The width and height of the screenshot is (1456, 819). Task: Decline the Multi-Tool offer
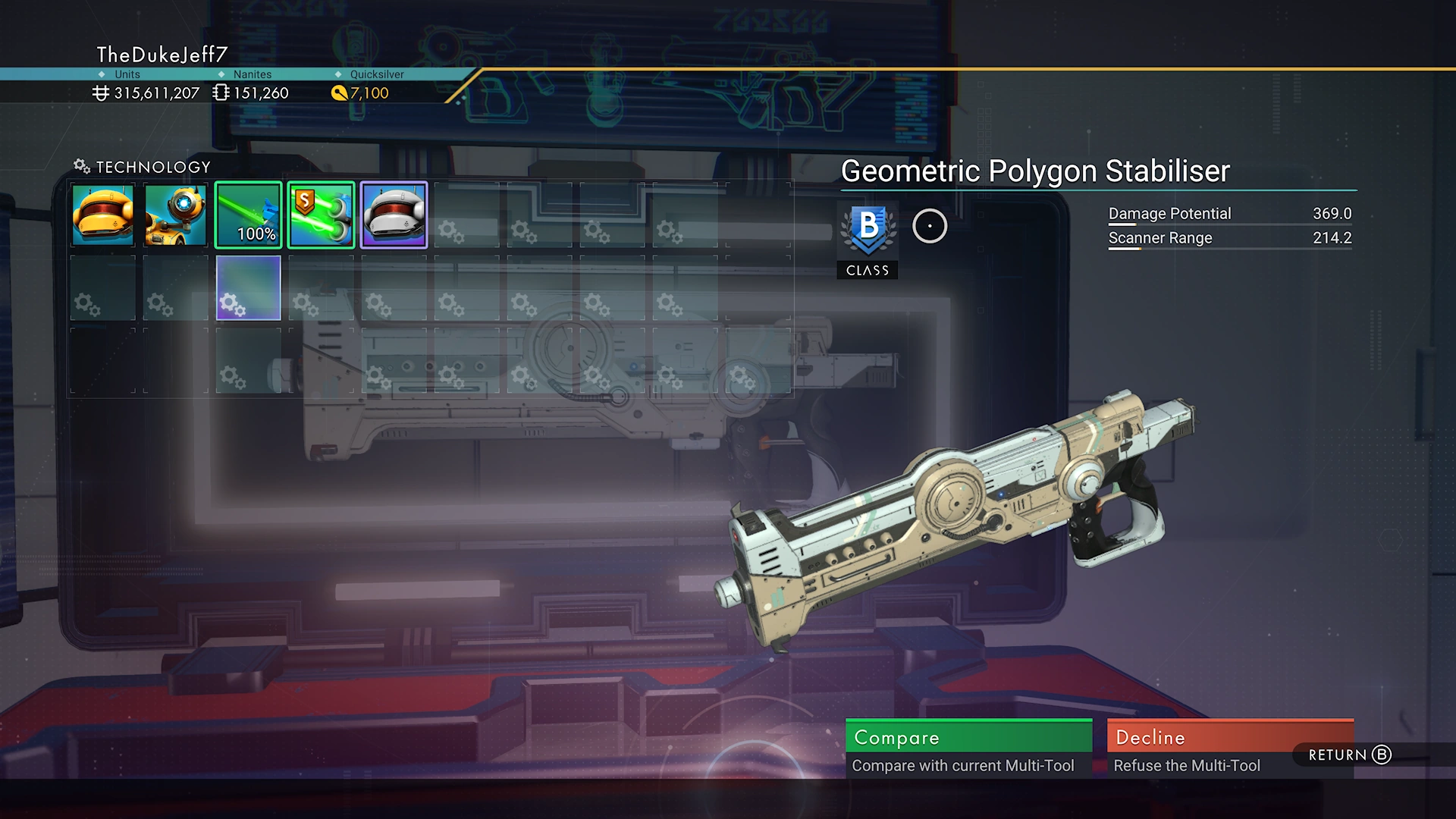[1229, 748]
